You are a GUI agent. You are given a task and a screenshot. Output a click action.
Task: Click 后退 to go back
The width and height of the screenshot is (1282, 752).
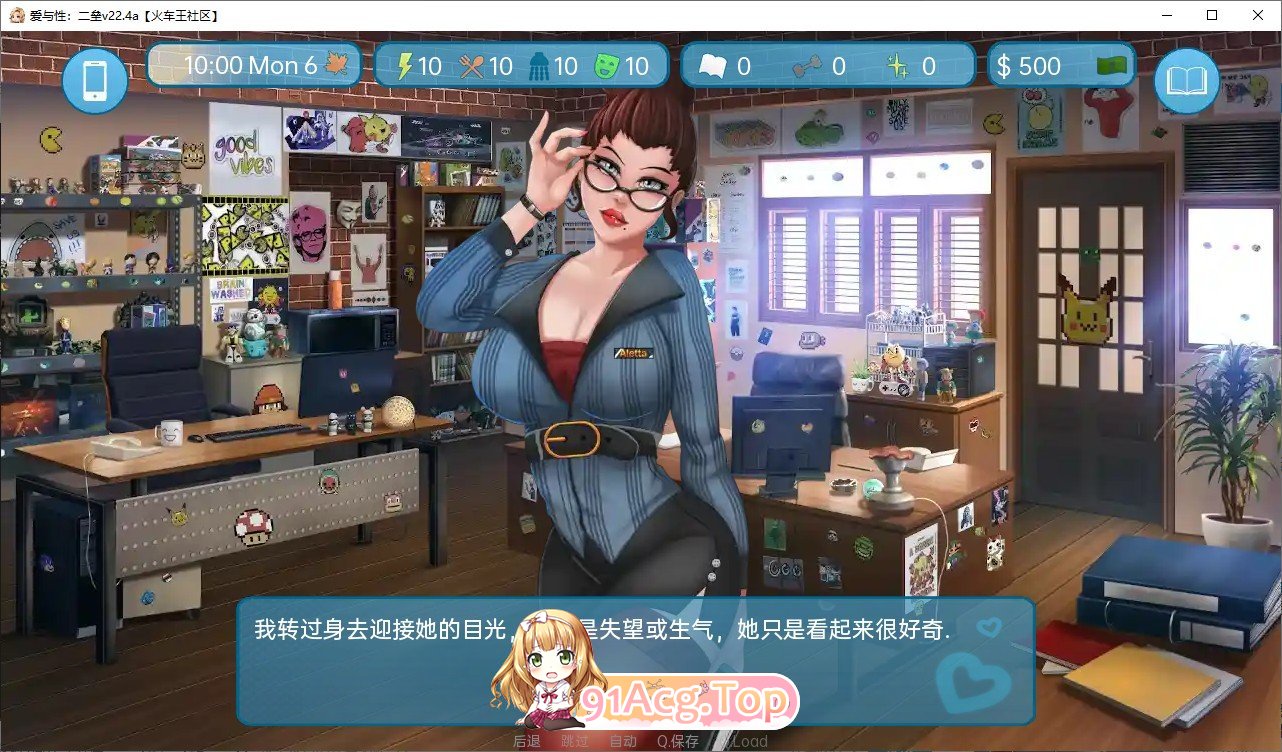click(525, 741)
